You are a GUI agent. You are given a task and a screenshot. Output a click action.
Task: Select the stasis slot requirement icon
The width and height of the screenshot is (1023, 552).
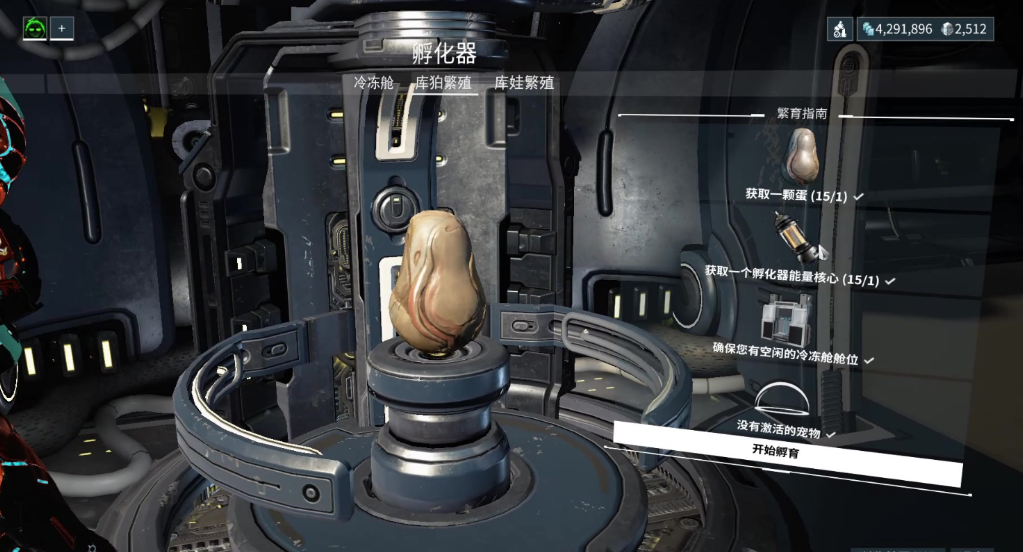782,317
